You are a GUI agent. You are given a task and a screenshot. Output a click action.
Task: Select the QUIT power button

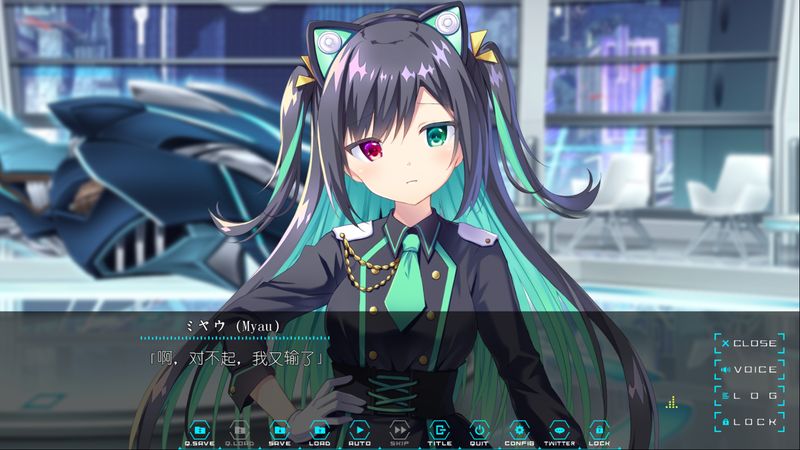[479, 430]
